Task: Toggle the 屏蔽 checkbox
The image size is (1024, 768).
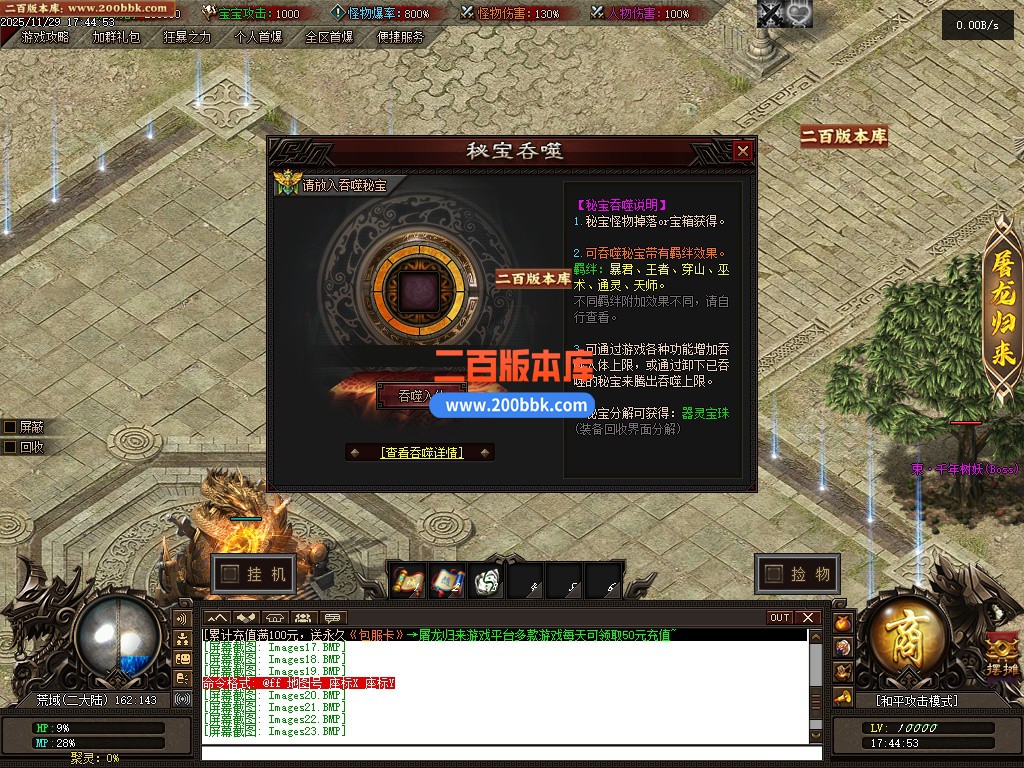Action: [10, 427]
